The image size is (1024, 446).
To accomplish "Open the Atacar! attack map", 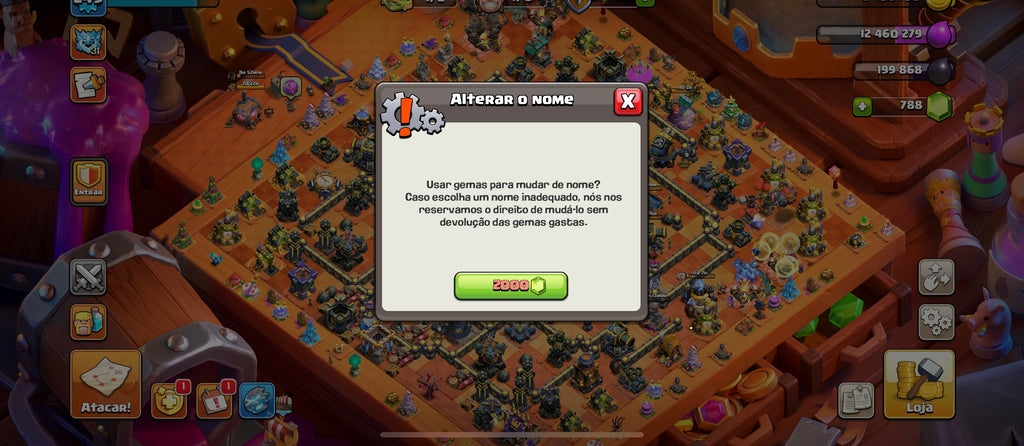I will (x=105, y=385).
